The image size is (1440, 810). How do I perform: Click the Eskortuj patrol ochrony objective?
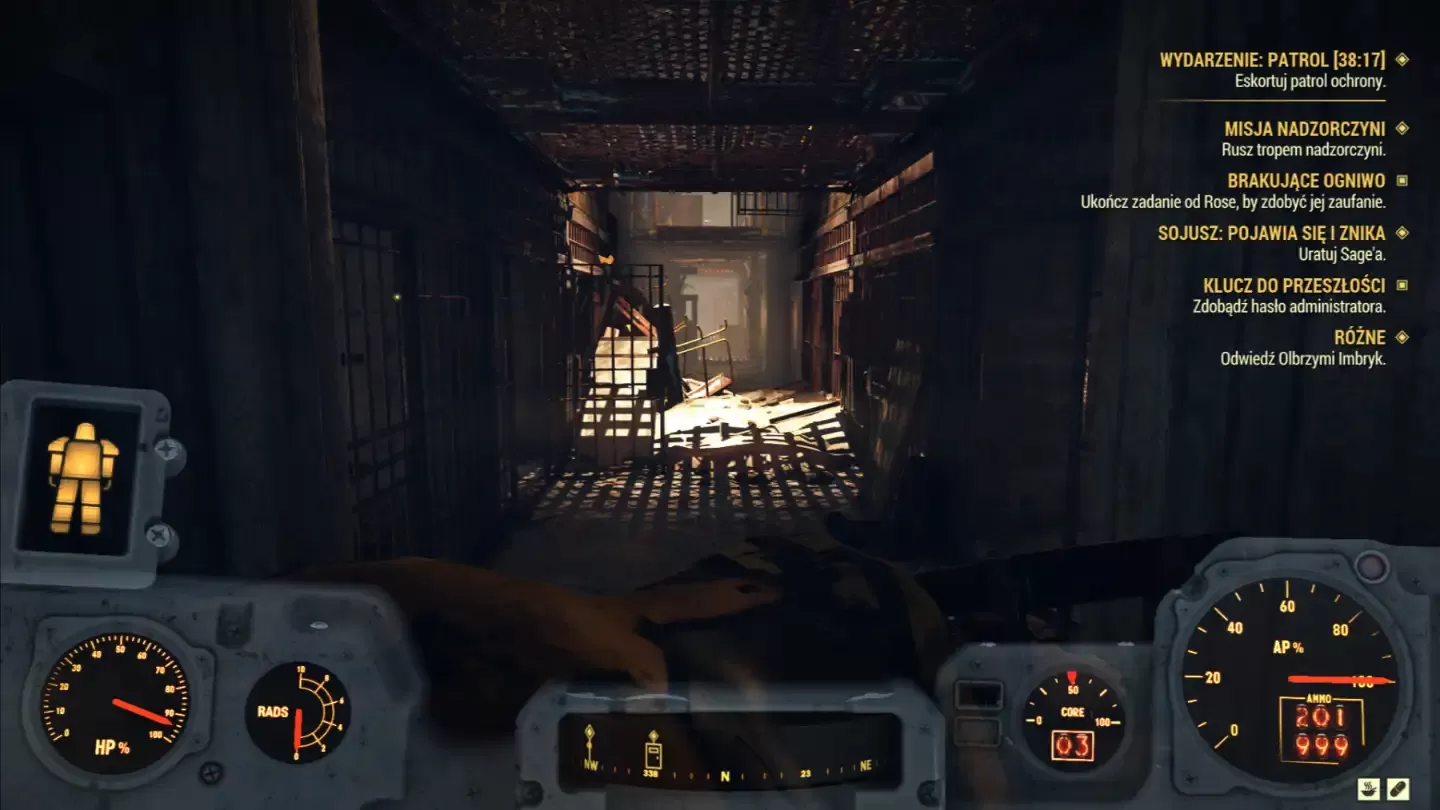tap(1310, 80)
